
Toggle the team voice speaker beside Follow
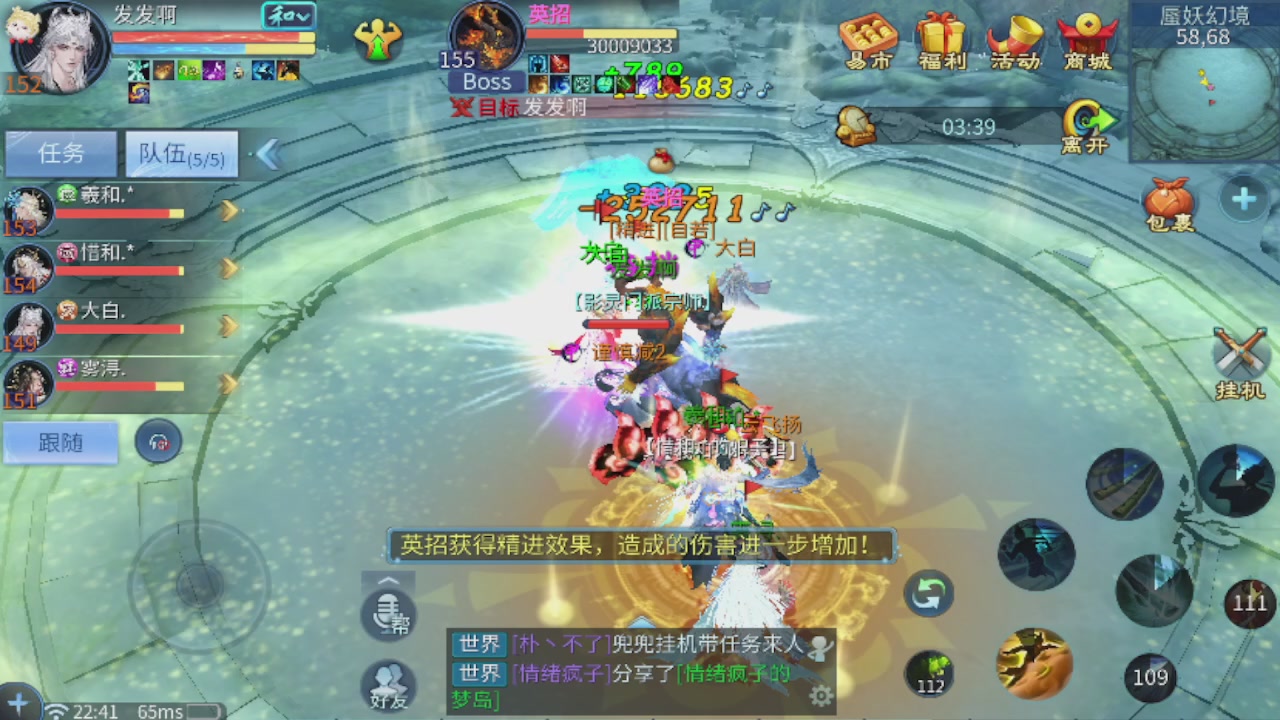[158, 442]
